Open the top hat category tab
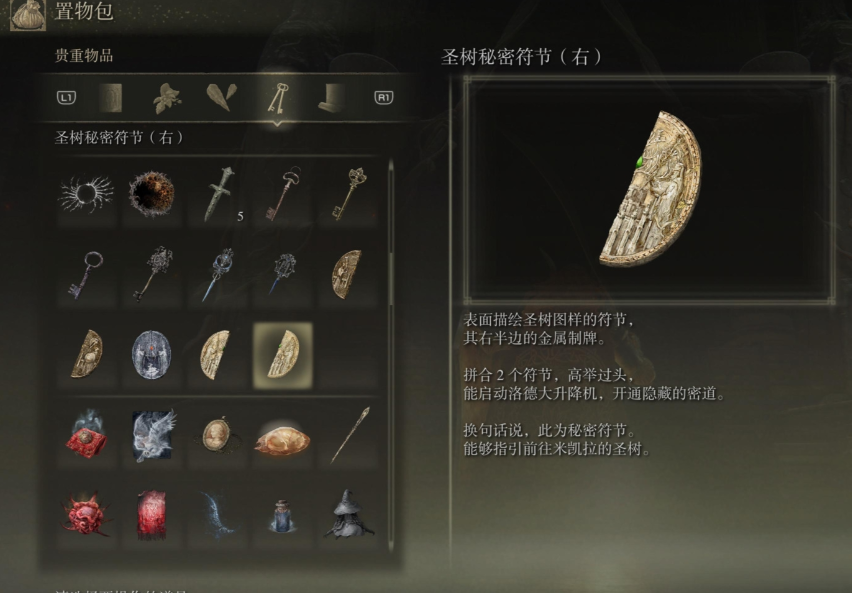 coord(332,97)
